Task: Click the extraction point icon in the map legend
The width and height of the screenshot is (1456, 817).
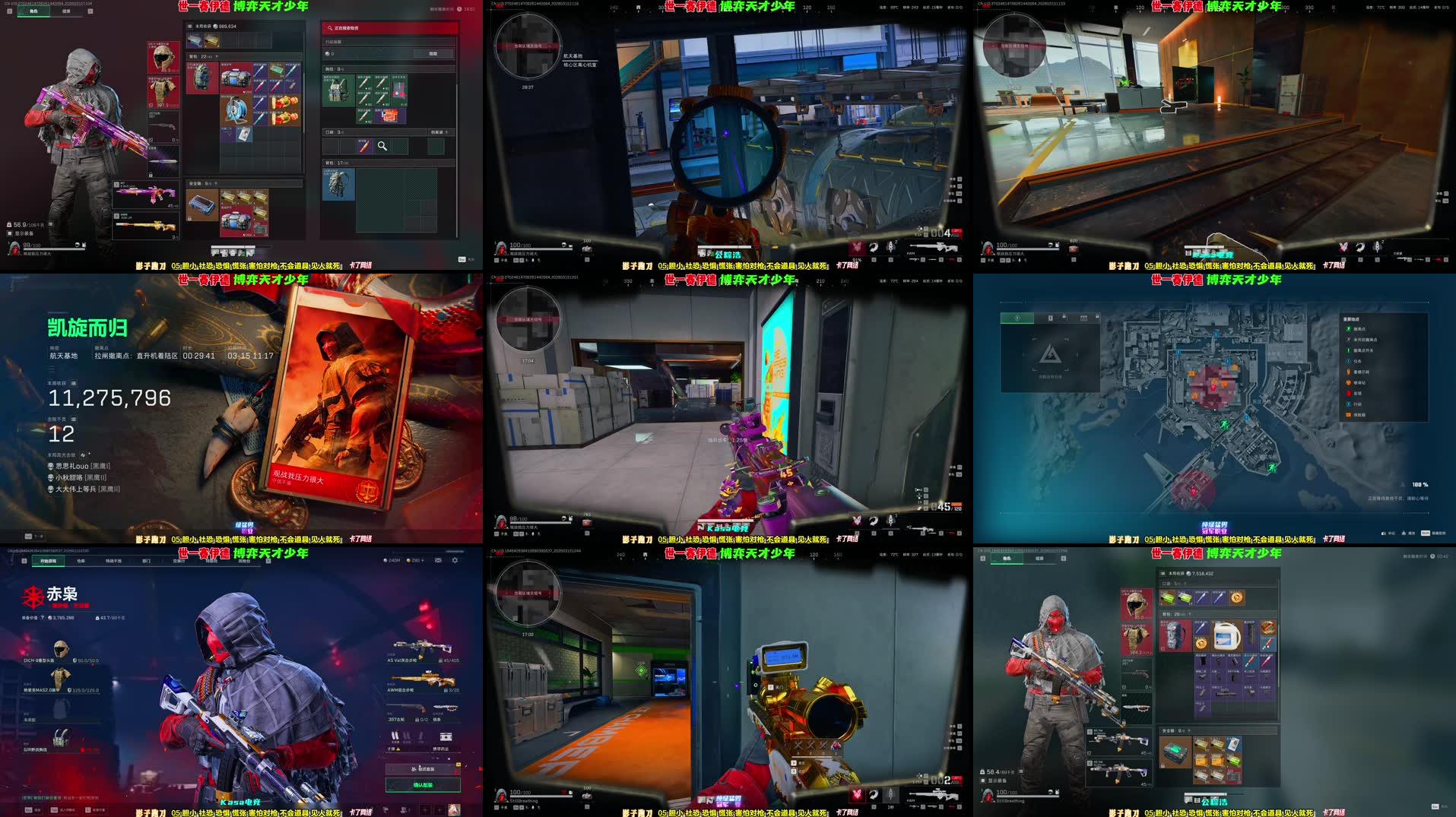Action: 1348,328
